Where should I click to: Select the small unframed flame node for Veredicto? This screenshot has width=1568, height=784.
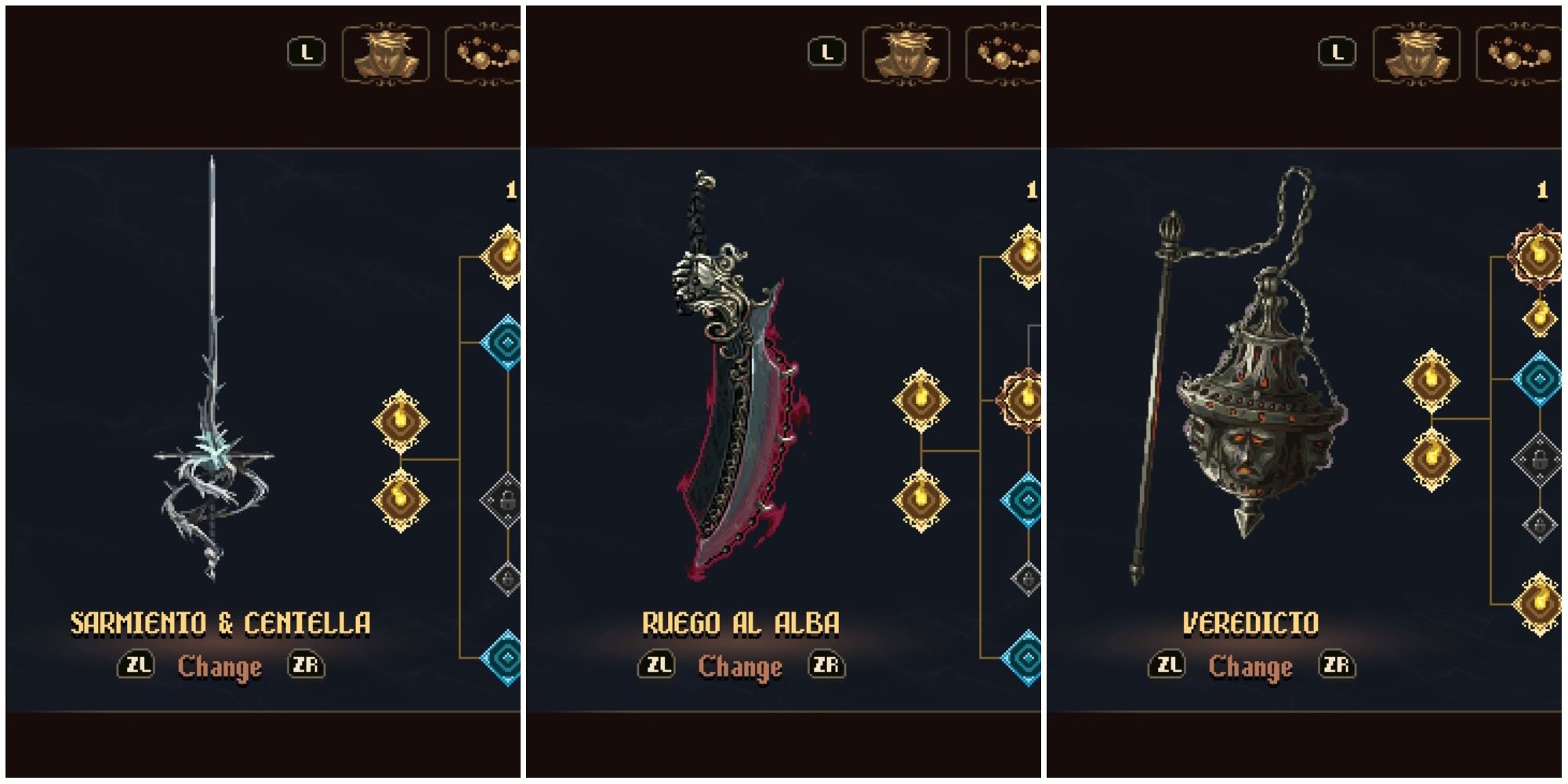[x=1539, y=318]
